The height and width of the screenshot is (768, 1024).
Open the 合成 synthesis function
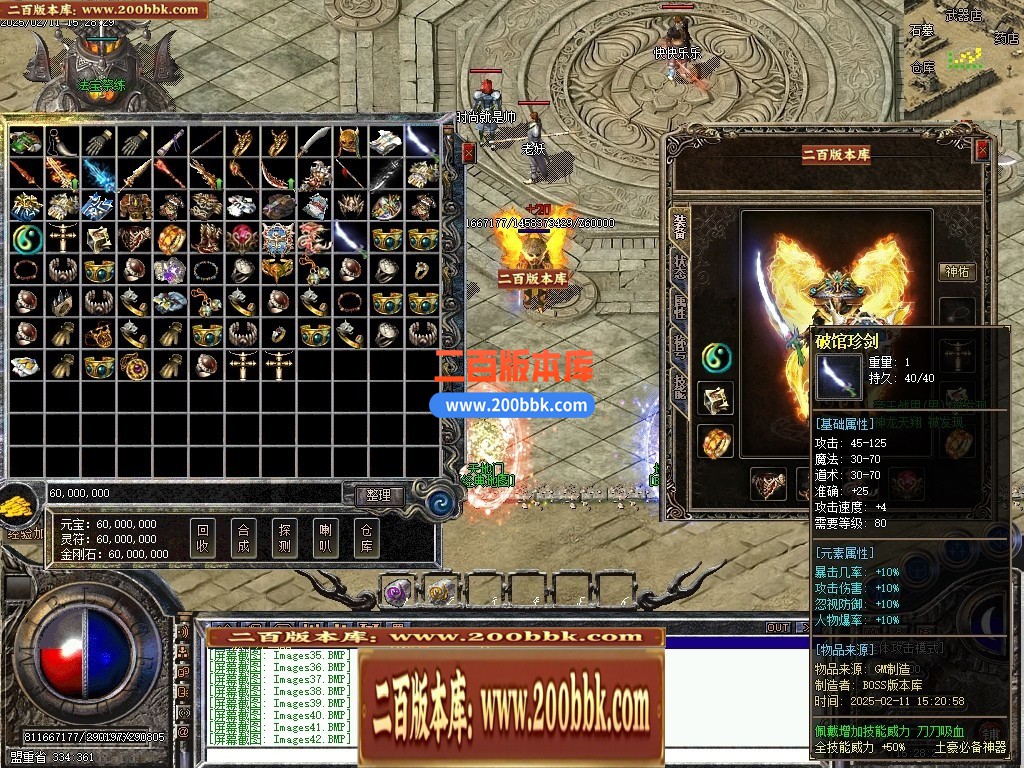(243, 539)
